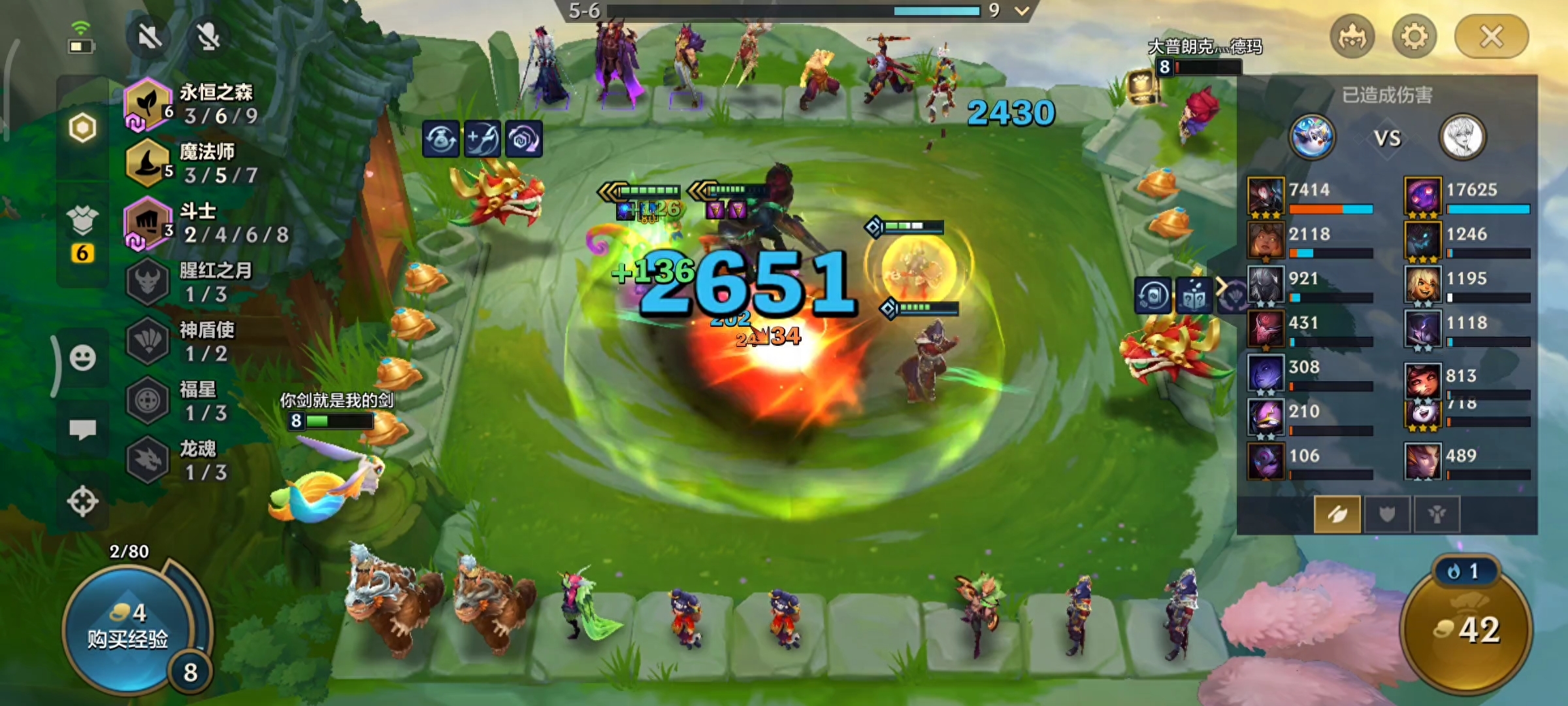Close the game view with the X button

[1491, 37]
